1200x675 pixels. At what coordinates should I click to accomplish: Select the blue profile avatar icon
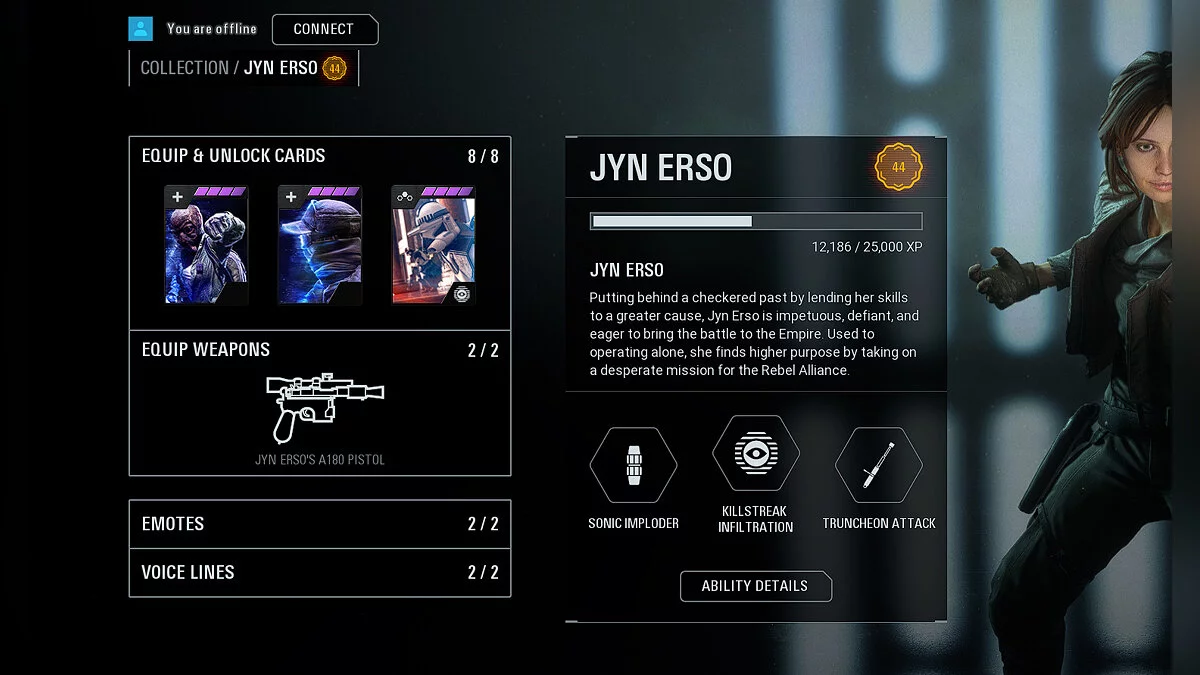pos(141,29)
